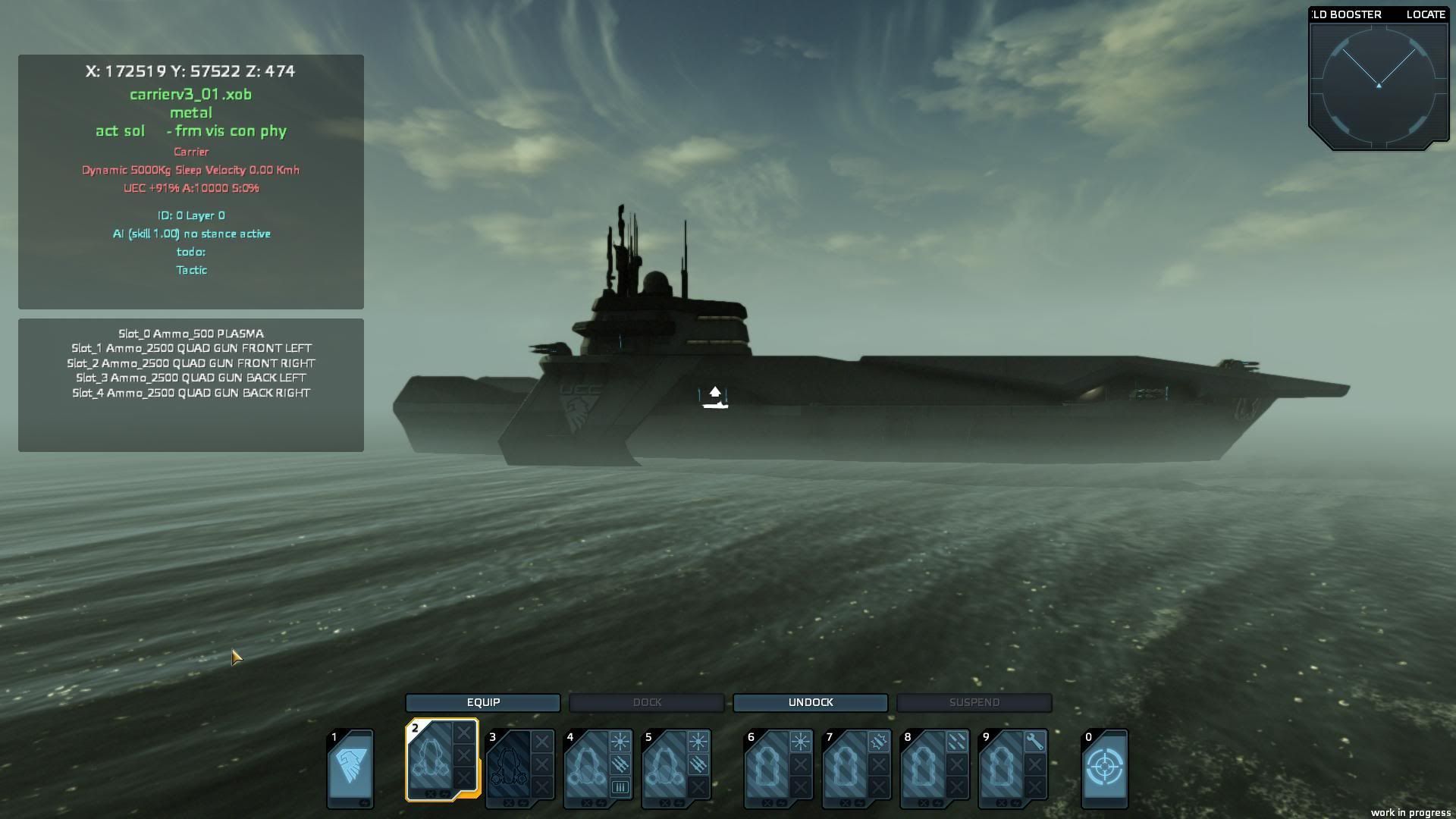The image size is (1456, 819).
Task: Click the circular radar minimap
Action: [1378, 85]
